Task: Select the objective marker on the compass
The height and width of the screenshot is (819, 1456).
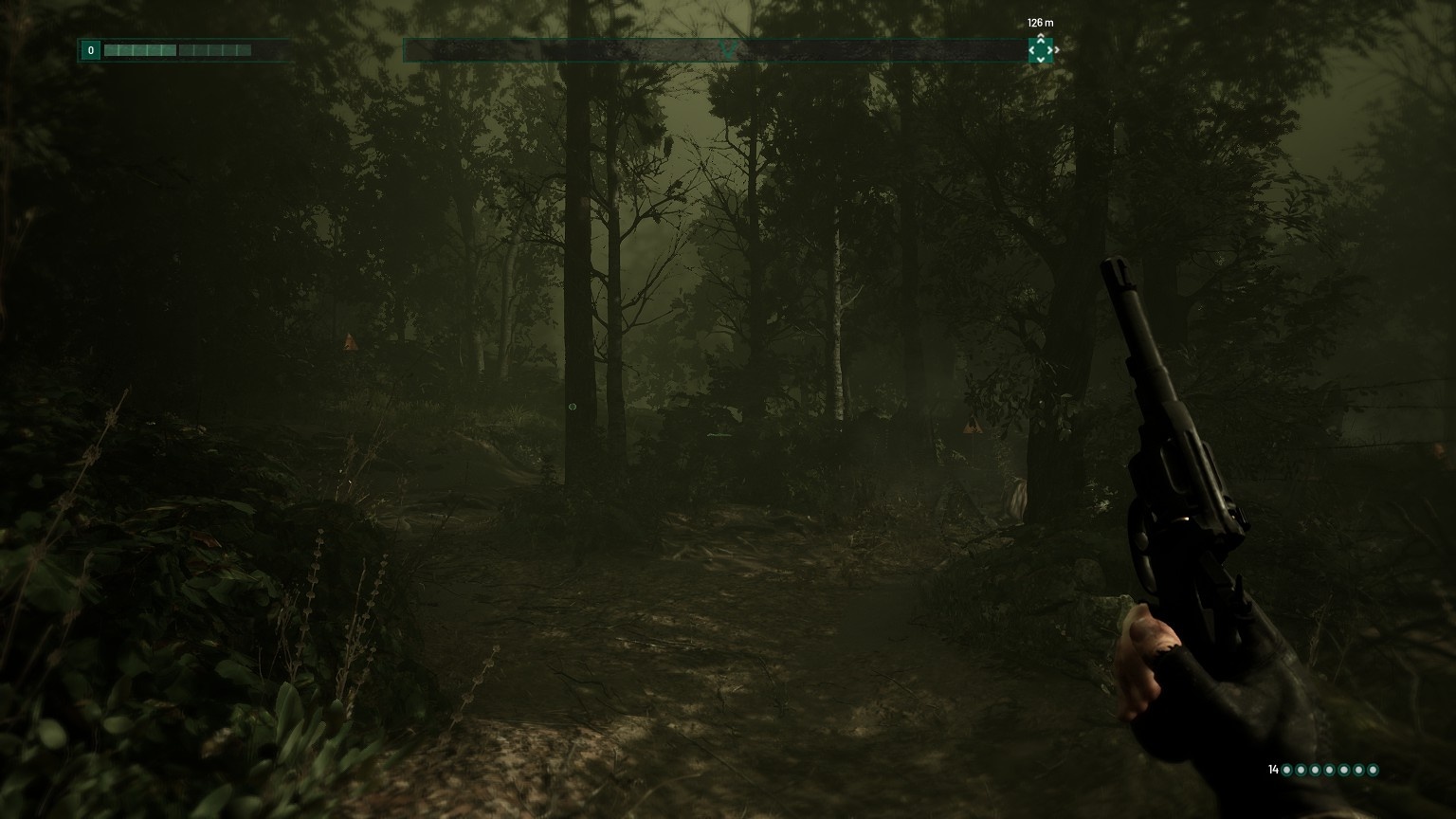Action: (1040, 49)
